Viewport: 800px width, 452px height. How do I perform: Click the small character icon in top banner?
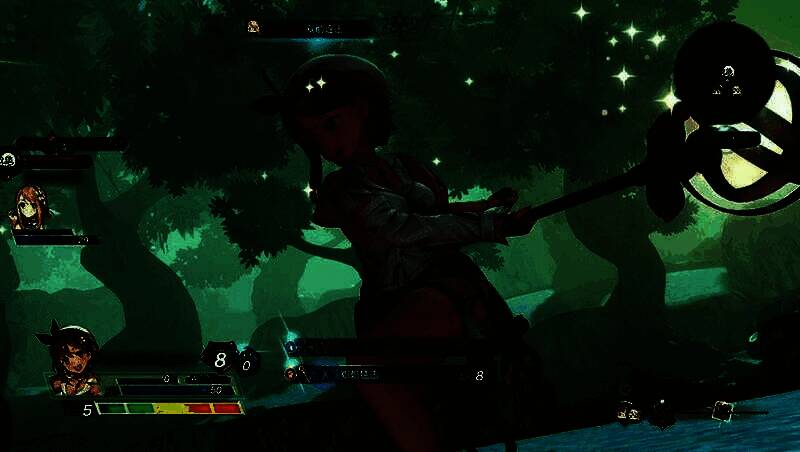coord(254,27)
